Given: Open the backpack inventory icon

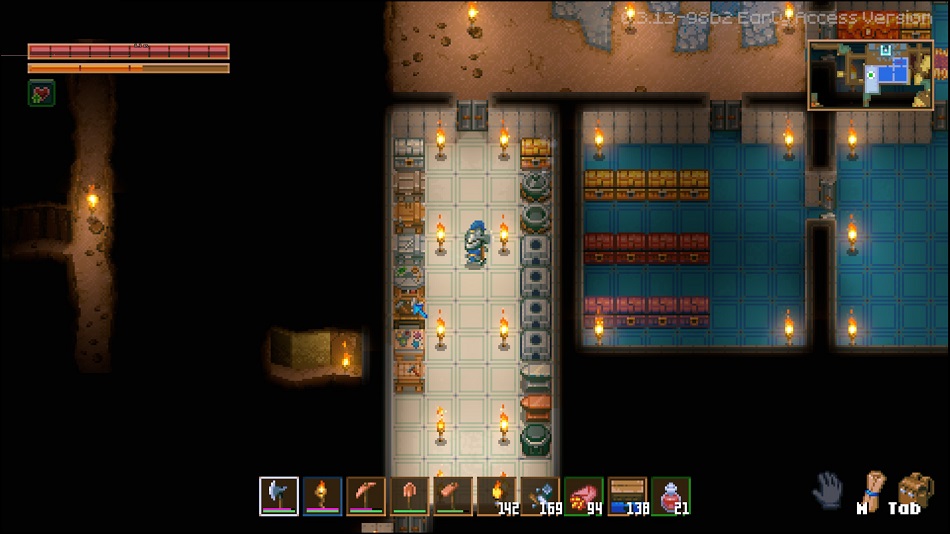Looking at the screenshot, I should (915, 489).
